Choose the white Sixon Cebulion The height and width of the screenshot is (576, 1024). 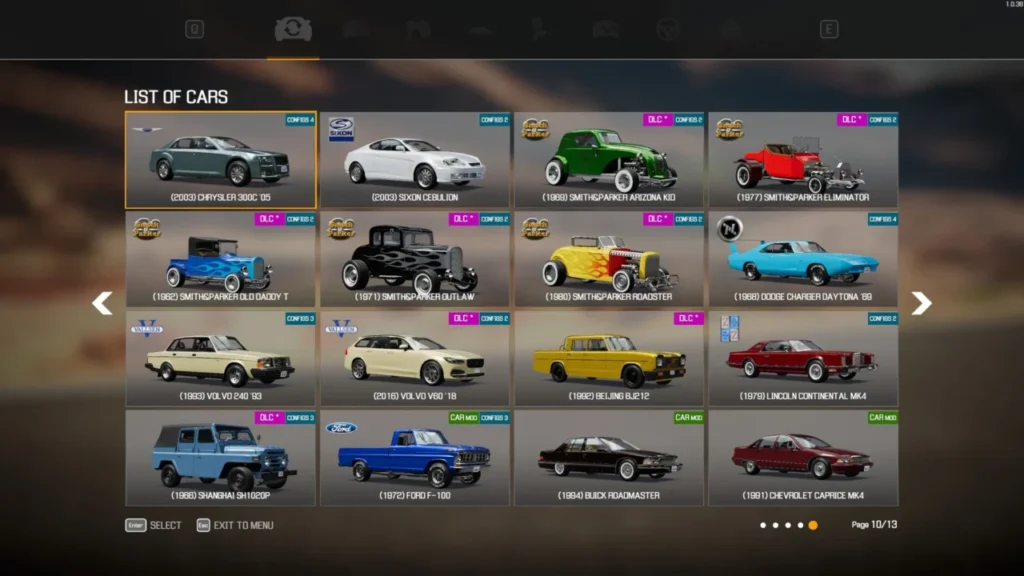[x=415, y=160]
